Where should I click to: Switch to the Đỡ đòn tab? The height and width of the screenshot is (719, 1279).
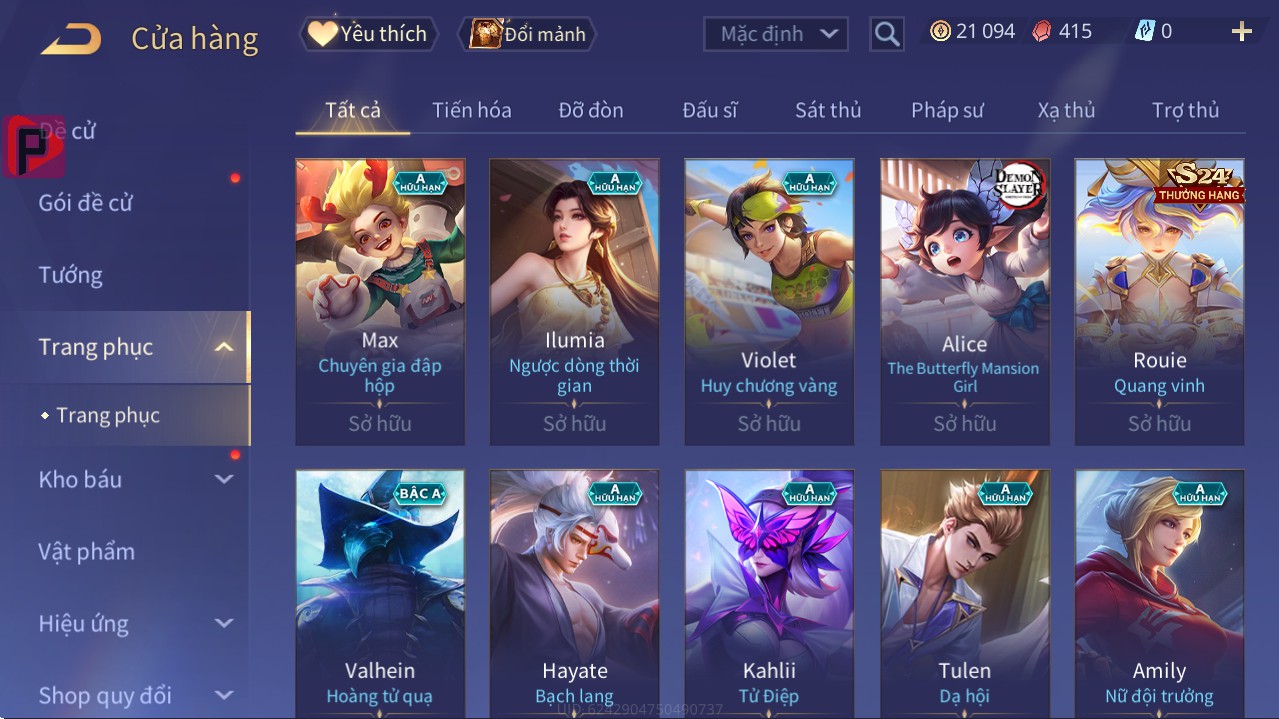click(590, 110)
